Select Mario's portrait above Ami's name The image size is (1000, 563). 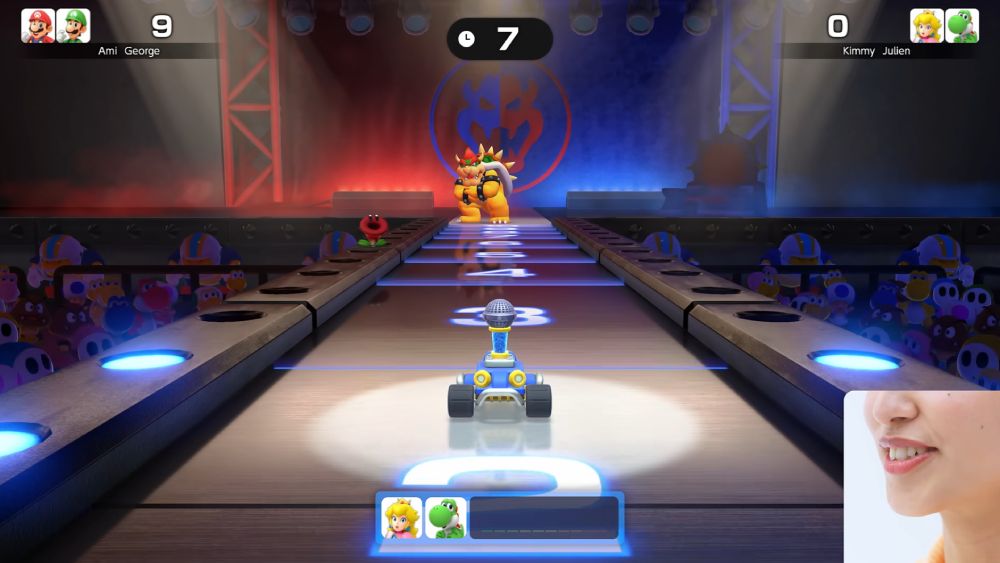[38, 26]
